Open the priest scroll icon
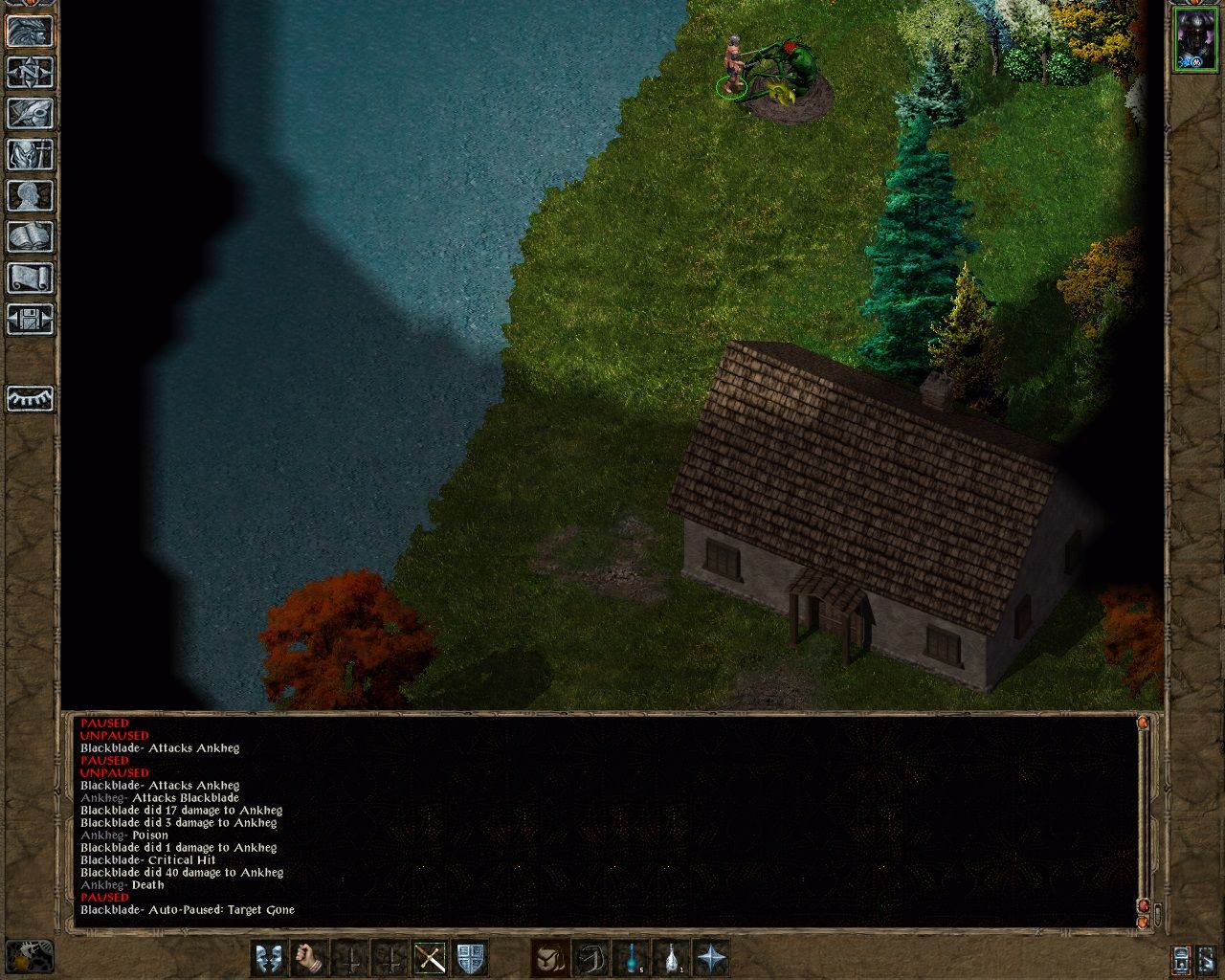Screen dimensions: 1225x980 (x=30, y=278)
